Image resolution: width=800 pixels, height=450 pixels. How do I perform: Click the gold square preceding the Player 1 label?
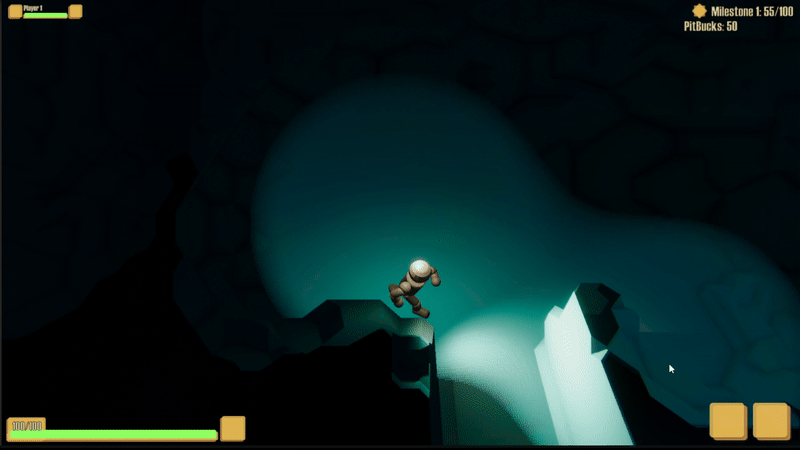point(15,12)
